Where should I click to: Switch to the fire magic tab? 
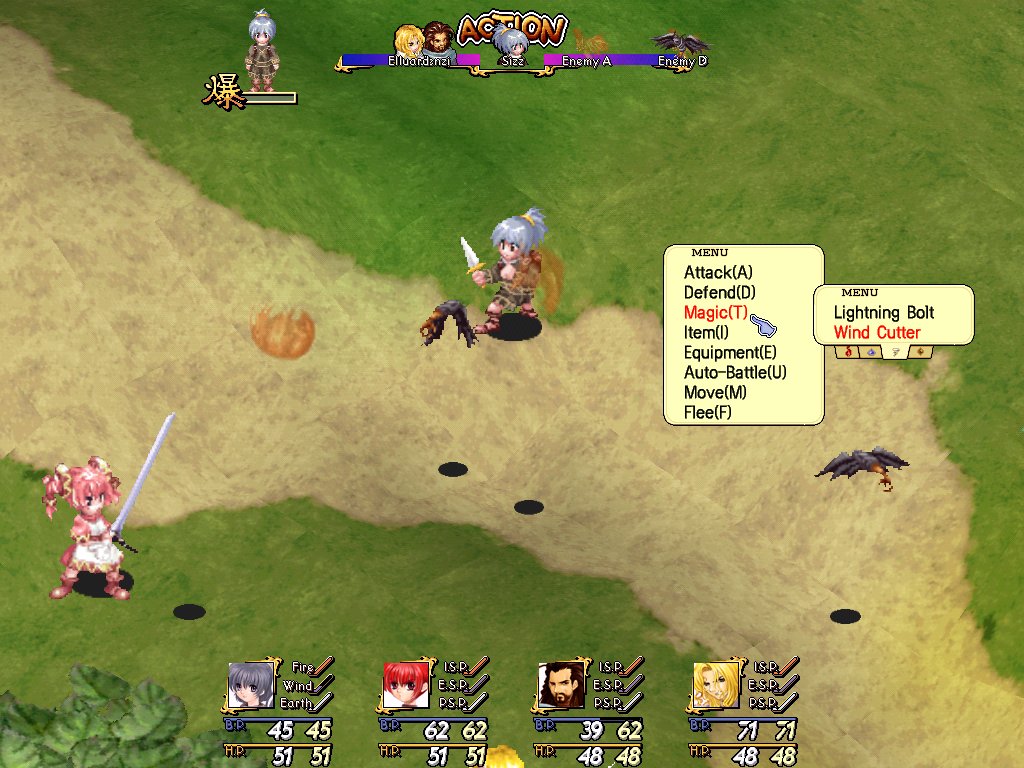(x=848, y=351)
